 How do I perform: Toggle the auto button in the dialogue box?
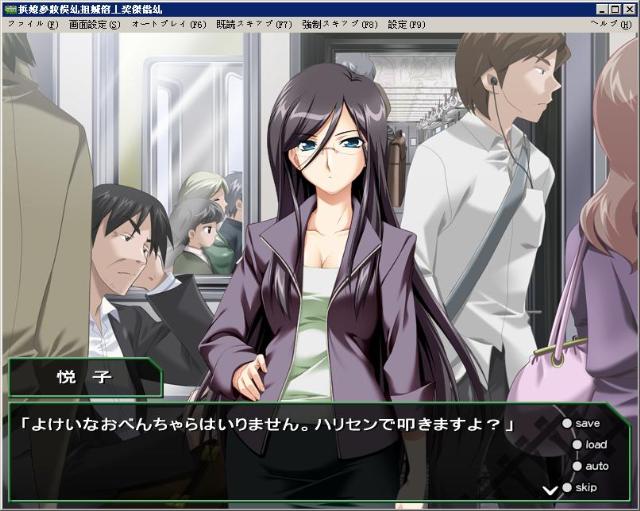pyautogui.click(x=594, y=466)
